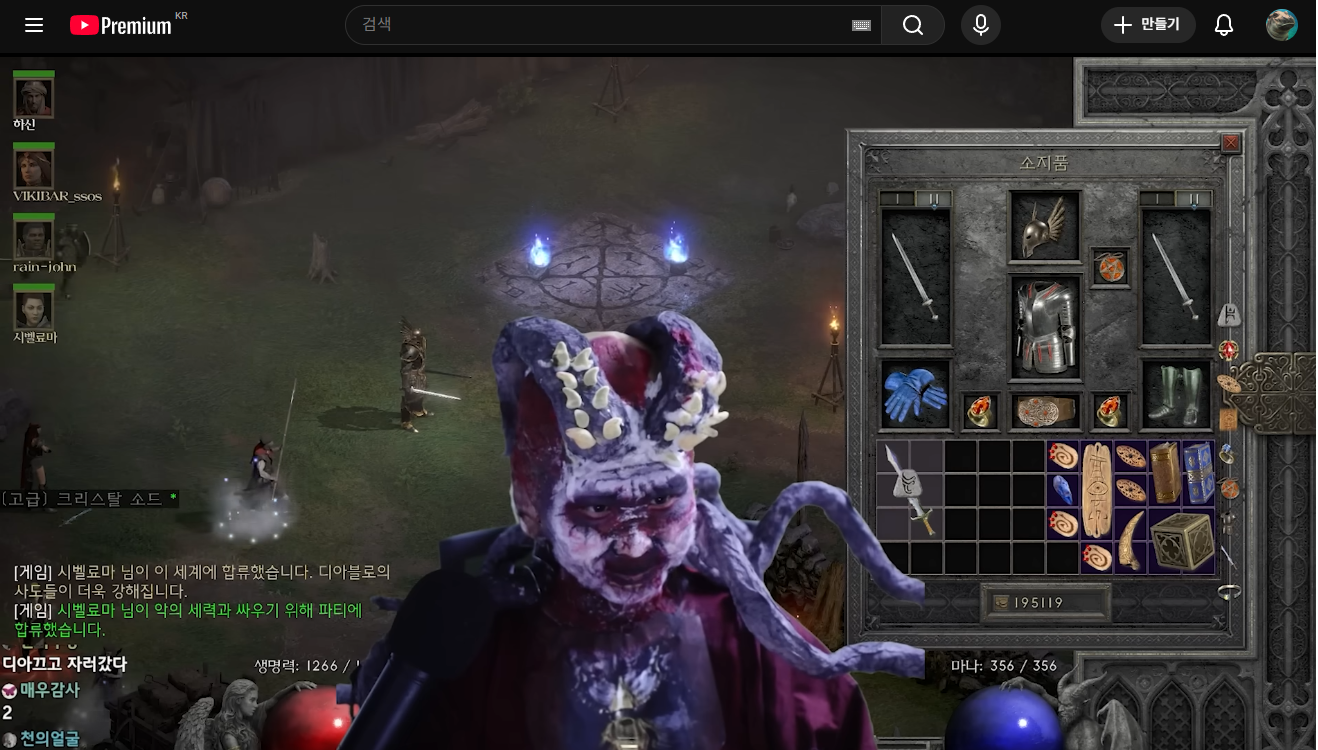Select the blue tome in the inventory

pos(1198,473)
